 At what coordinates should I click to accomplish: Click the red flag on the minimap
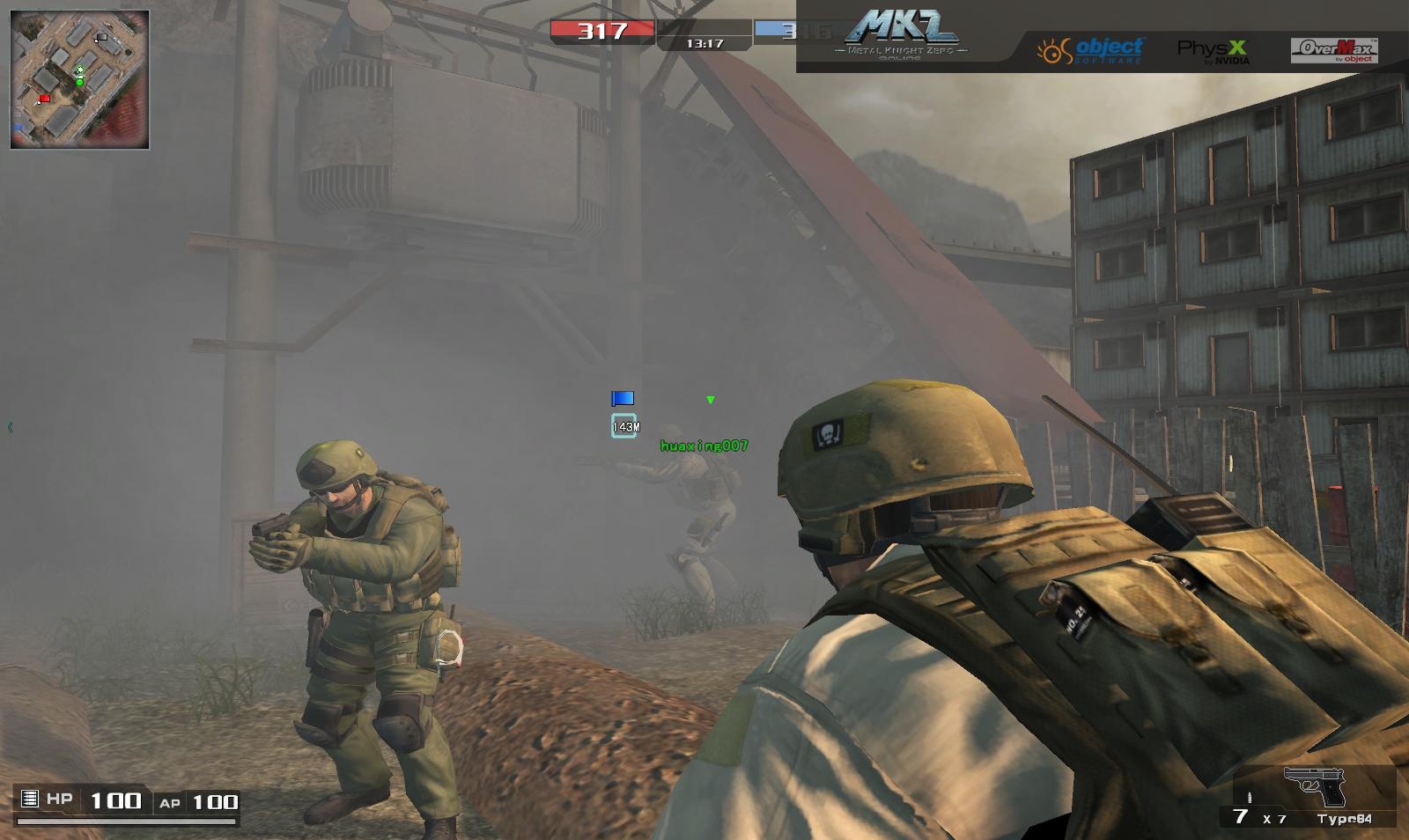tap(43, 99)
